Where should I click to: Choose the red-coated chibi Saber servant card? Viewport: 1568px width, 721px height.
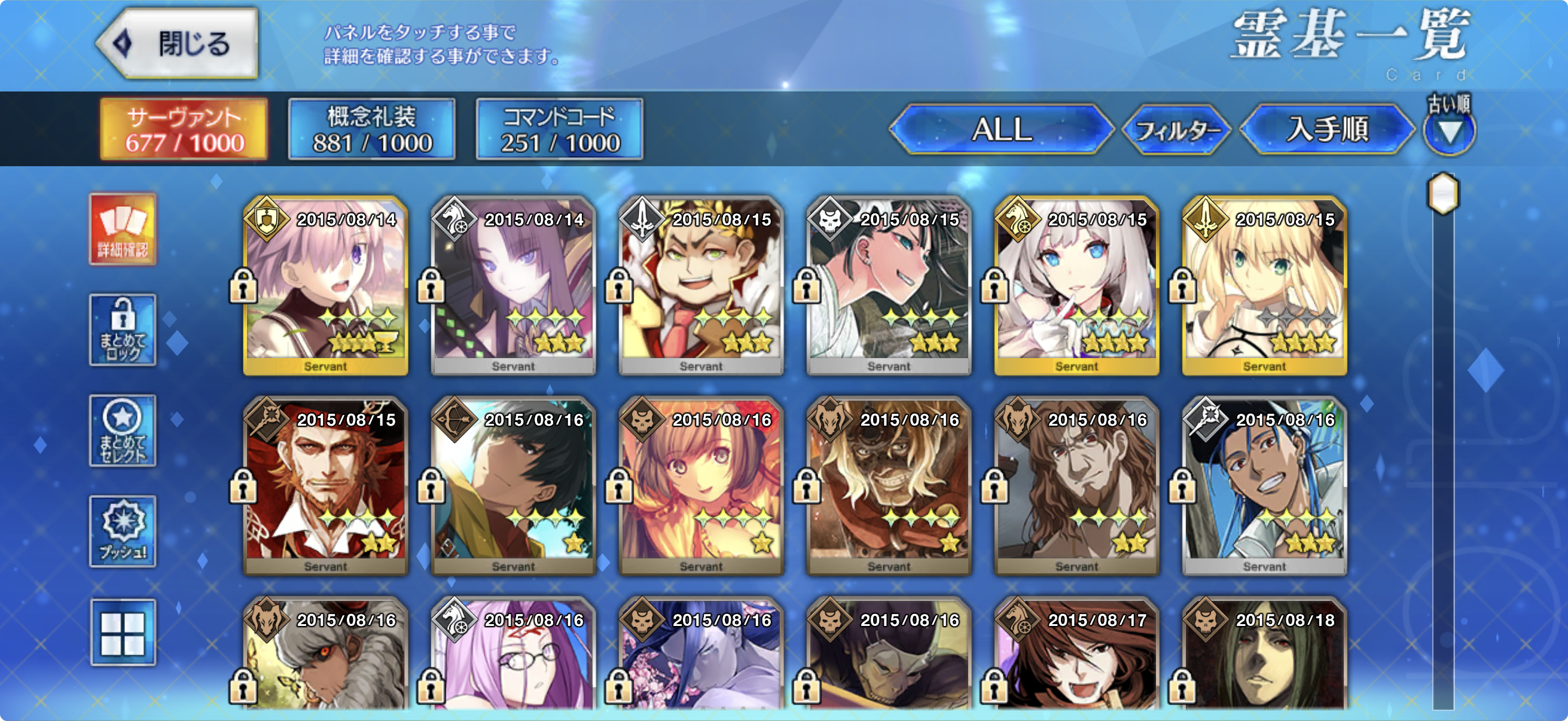pos(701,285)
